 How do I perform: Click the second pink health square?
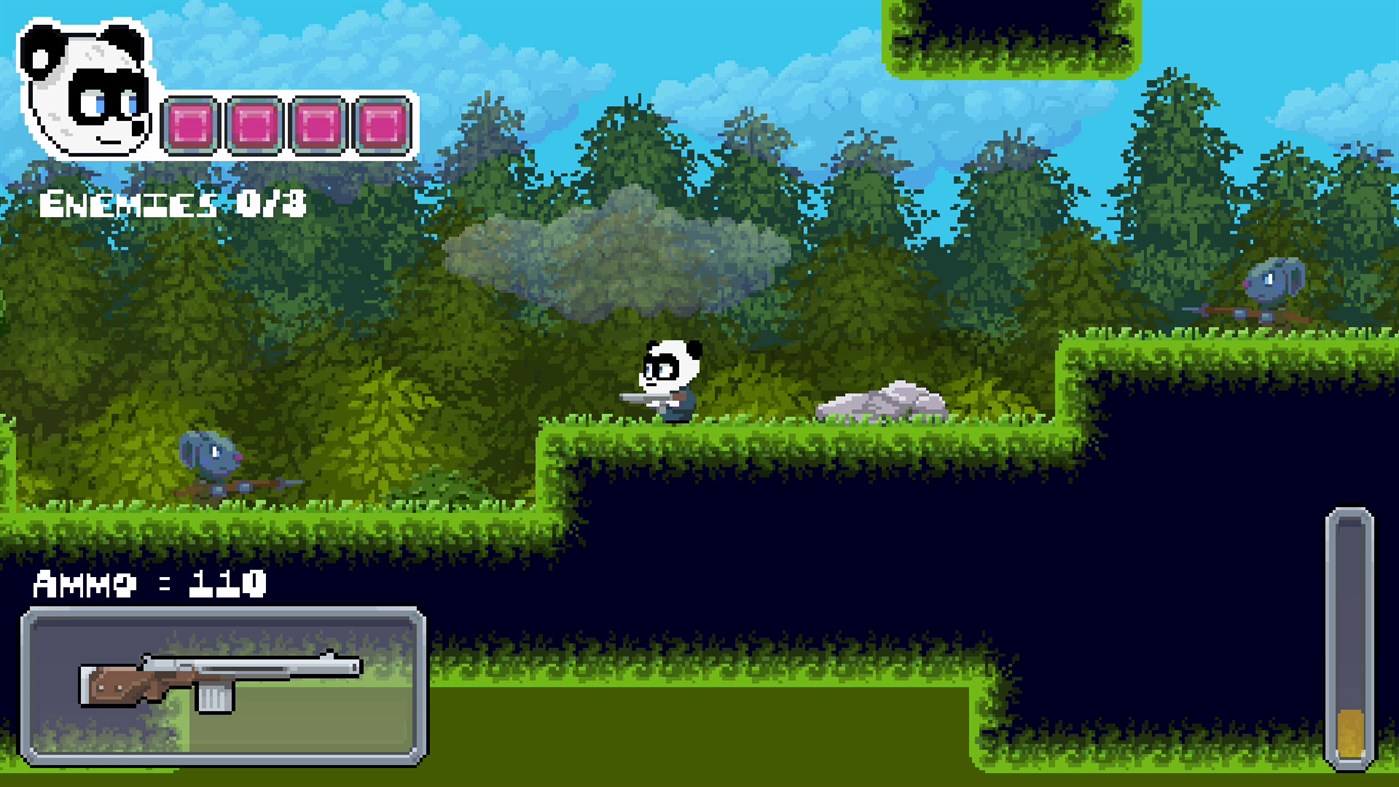pos(254,123)
